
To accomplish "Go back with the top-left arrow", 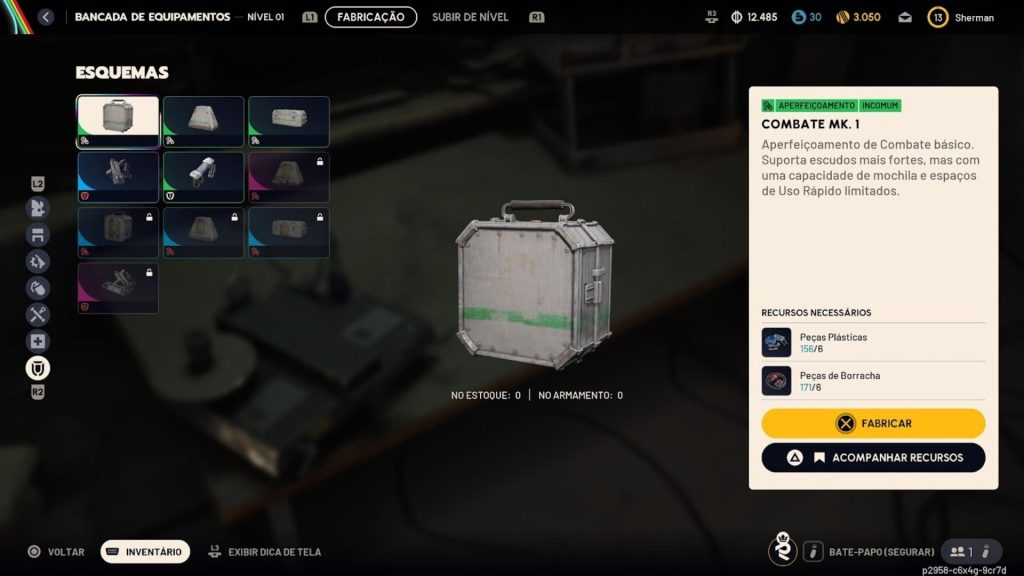I will click(45, 17).
